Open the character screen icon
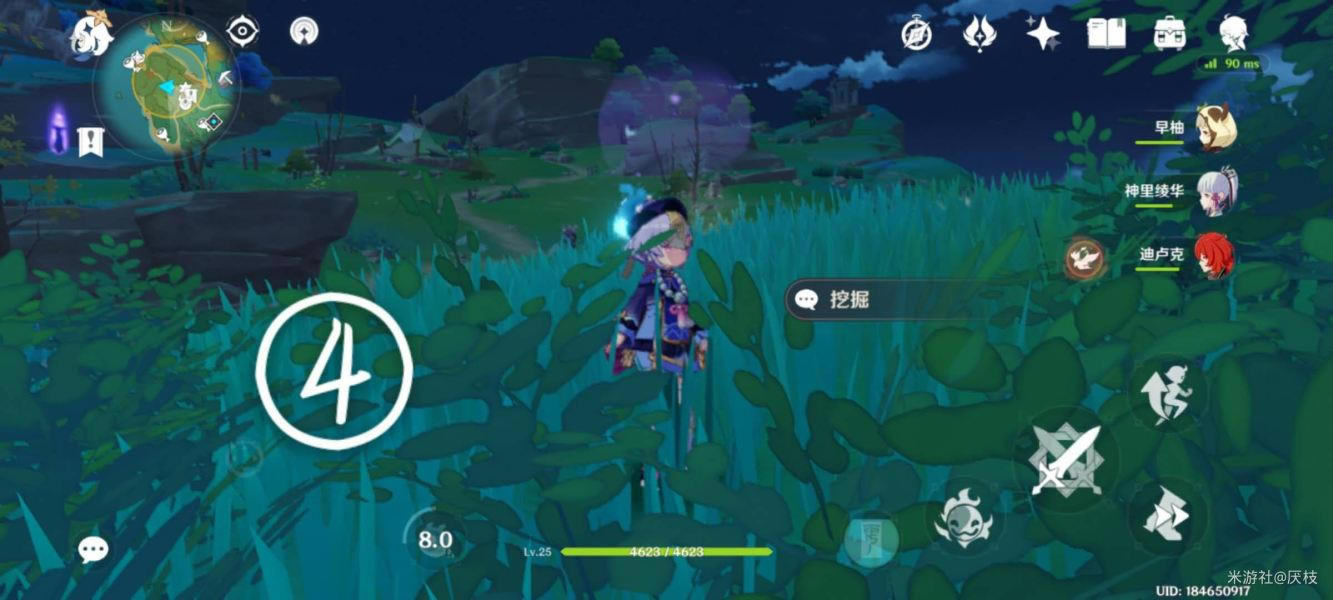 pyautogui.click(x=1233, y=34)
